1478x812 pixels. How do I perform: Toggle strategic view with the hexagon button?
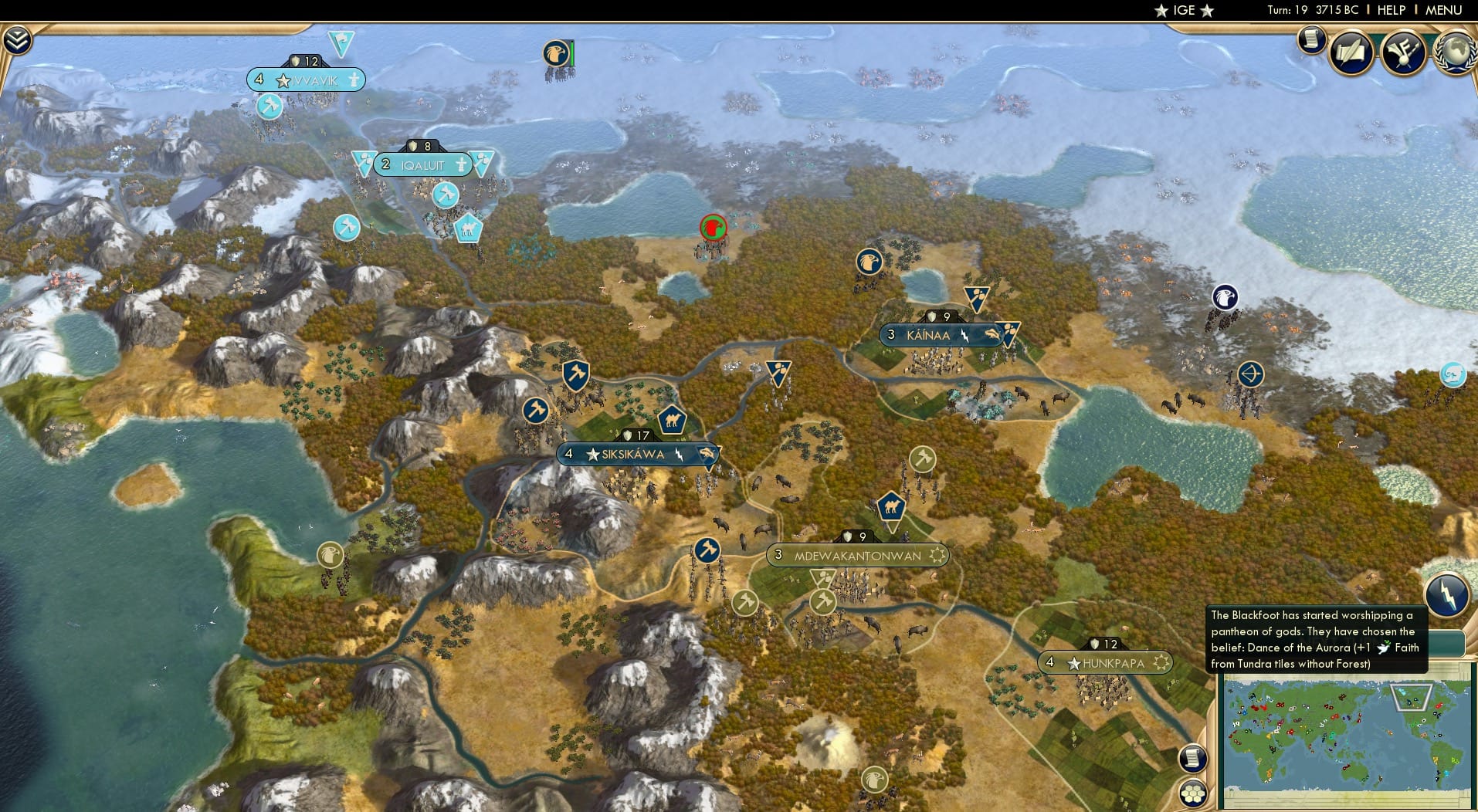pos(1193,792)
